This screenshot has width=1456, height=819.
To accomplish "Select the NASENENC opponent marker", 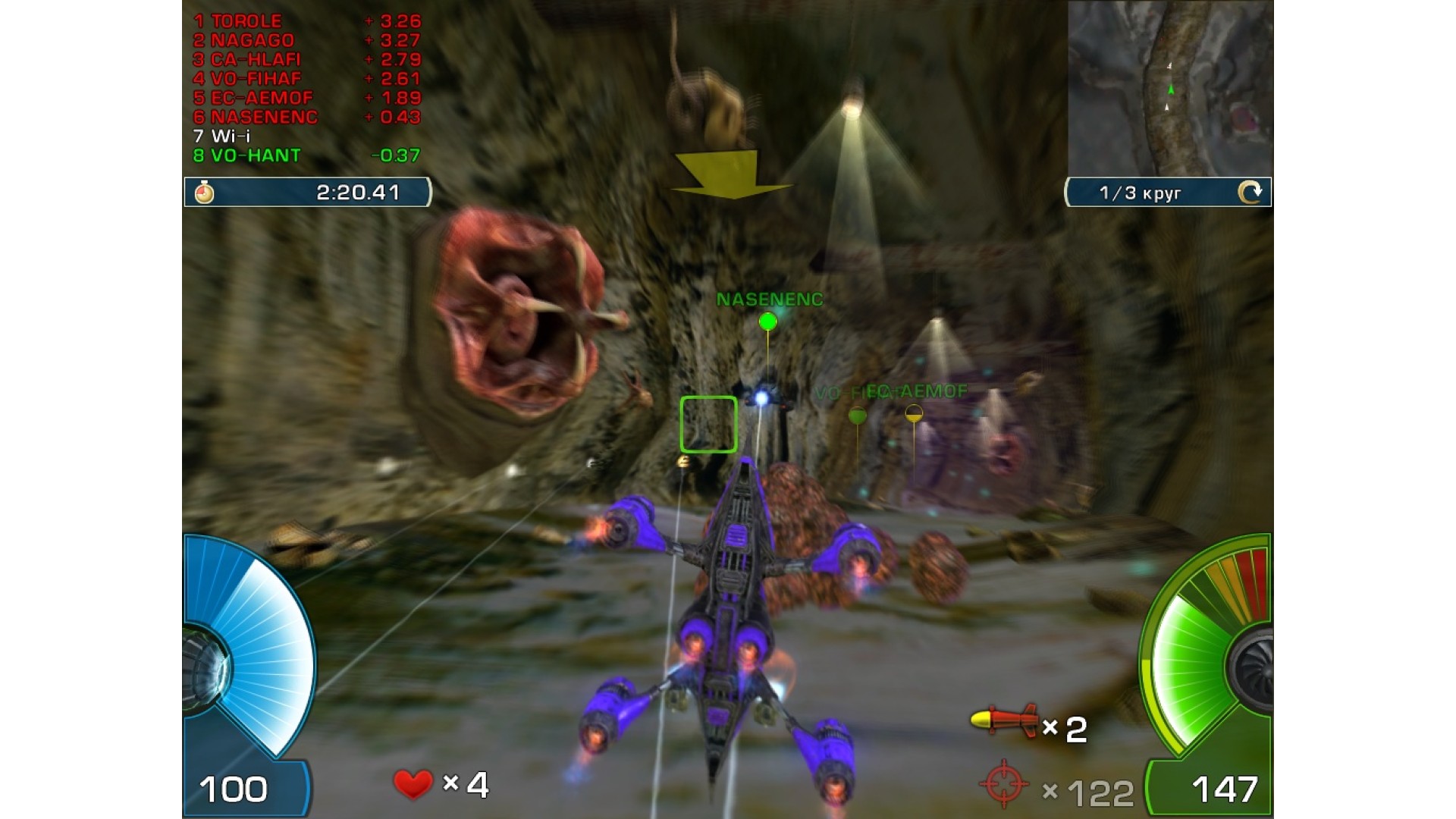I will [x=767, y=322].
